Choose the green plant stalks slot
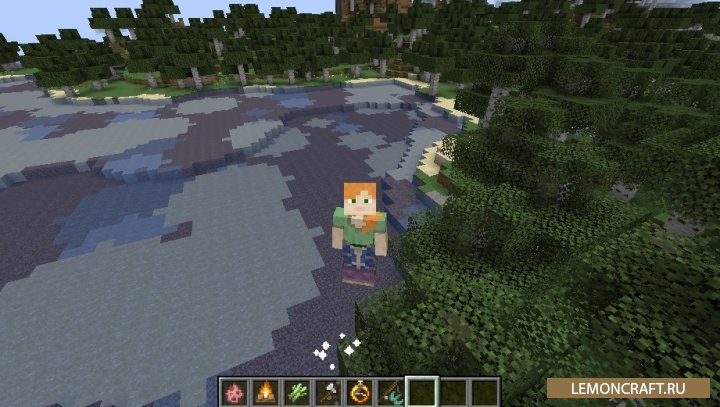 point(299,391)
